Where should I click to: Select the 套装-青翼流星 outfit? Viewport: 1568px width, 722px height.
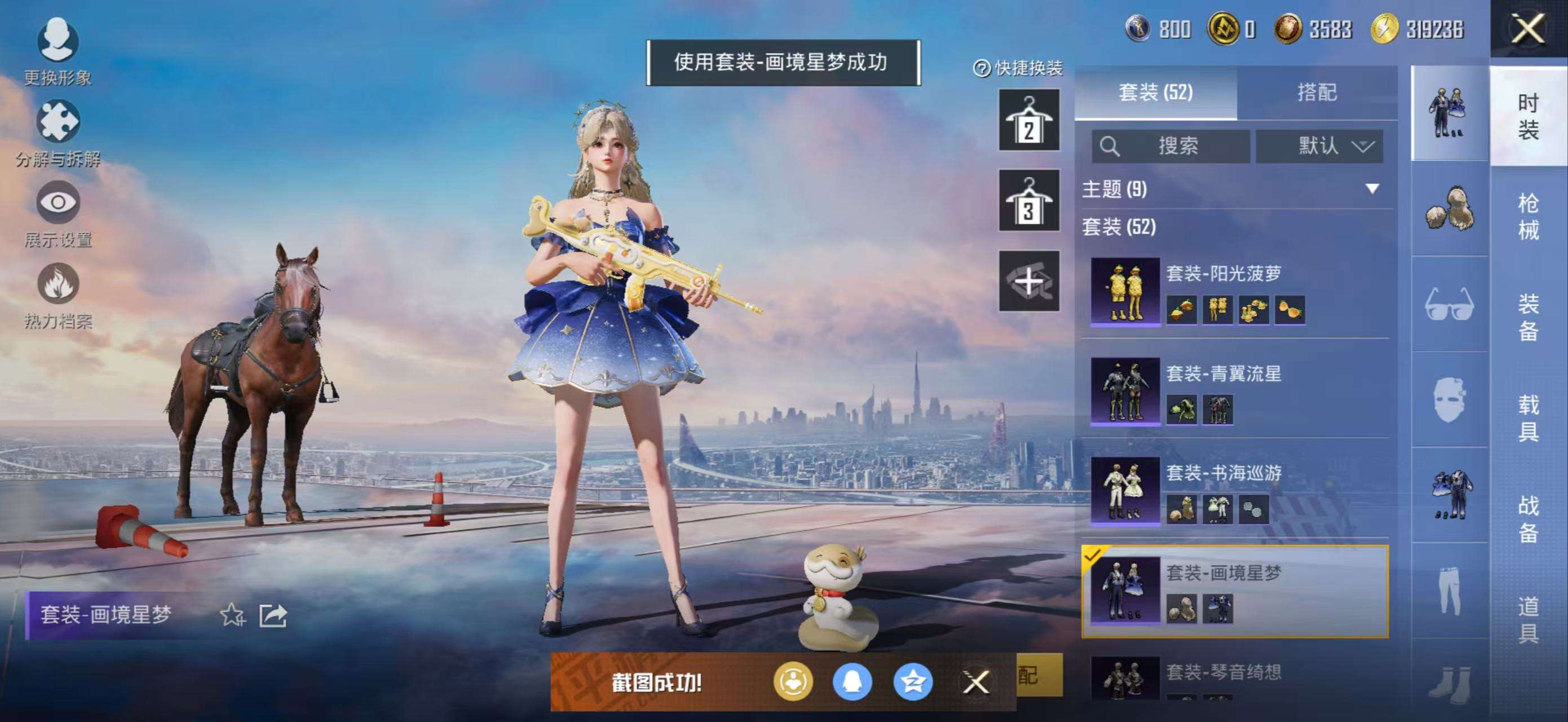pos(1236,391)
